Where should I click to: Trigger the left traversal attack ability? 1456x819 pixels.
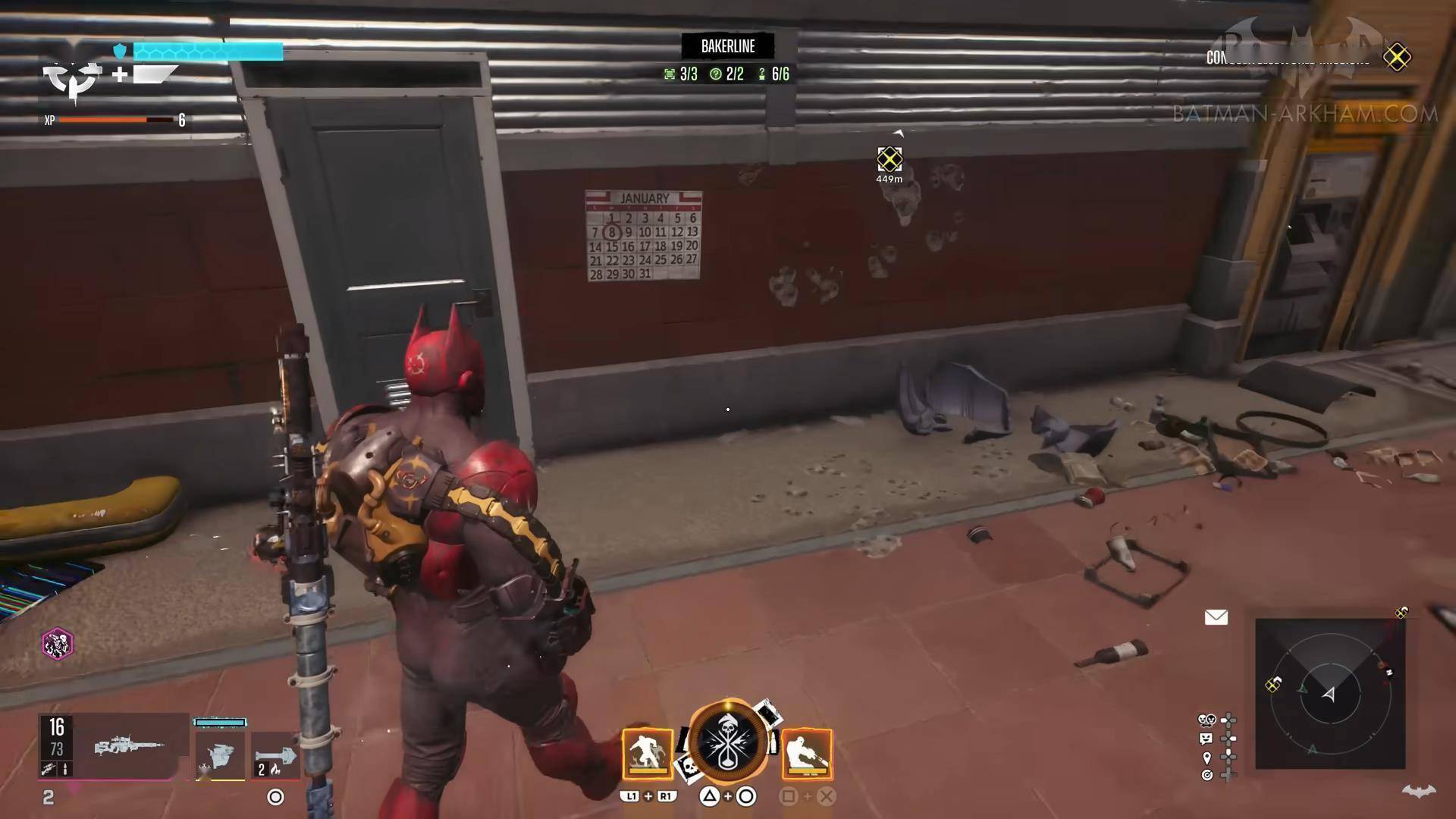click(648, 754)
